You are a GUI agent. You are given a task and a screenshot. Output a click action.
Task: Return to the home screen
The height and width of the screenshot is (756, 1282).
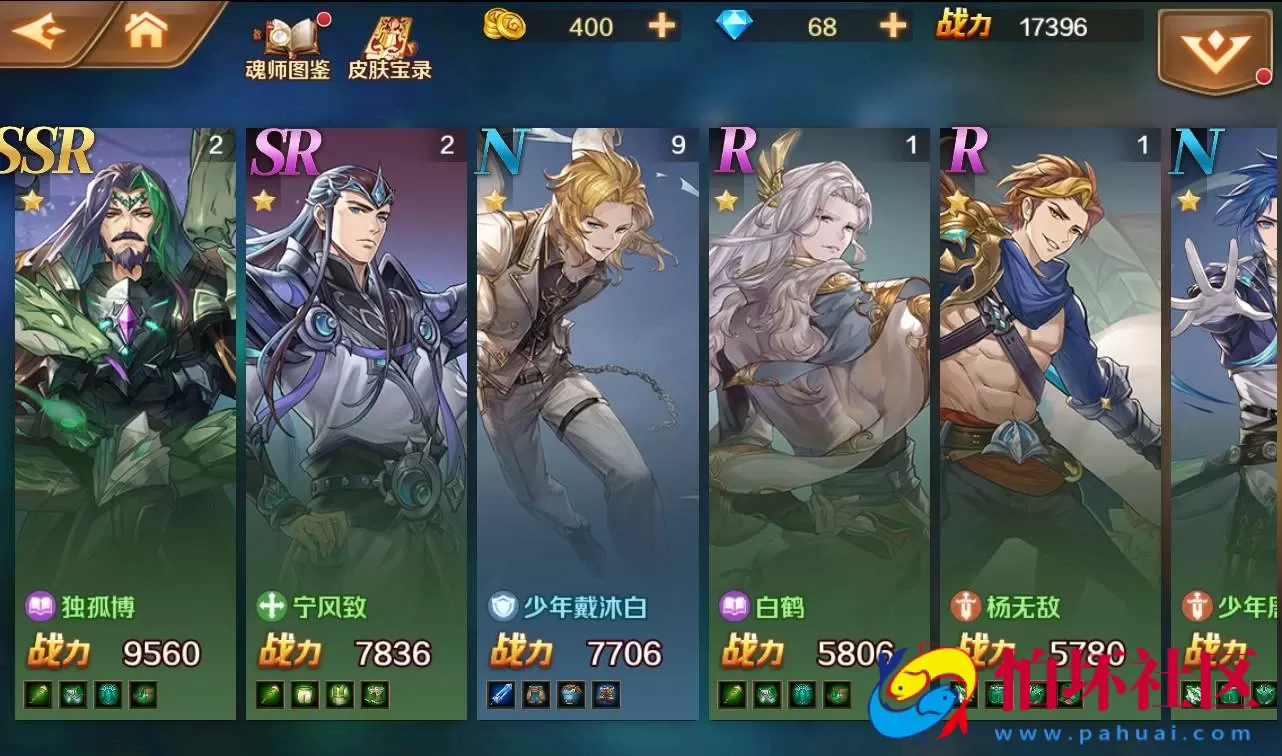coord(146,31)
